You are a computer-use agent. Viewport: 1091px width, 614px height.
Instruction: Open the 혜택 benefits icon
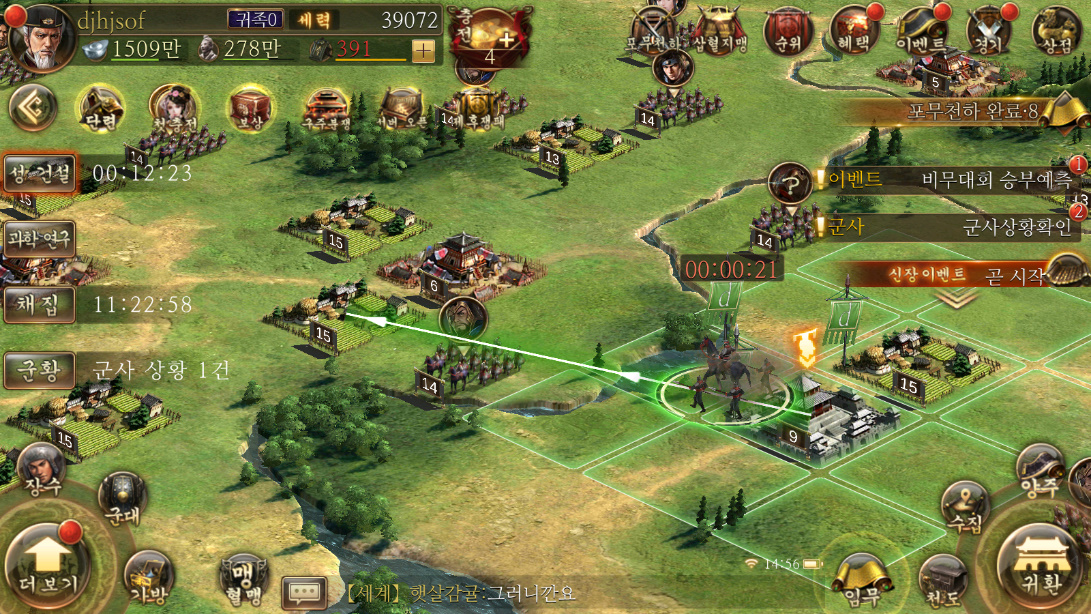[x=853, y=32]
